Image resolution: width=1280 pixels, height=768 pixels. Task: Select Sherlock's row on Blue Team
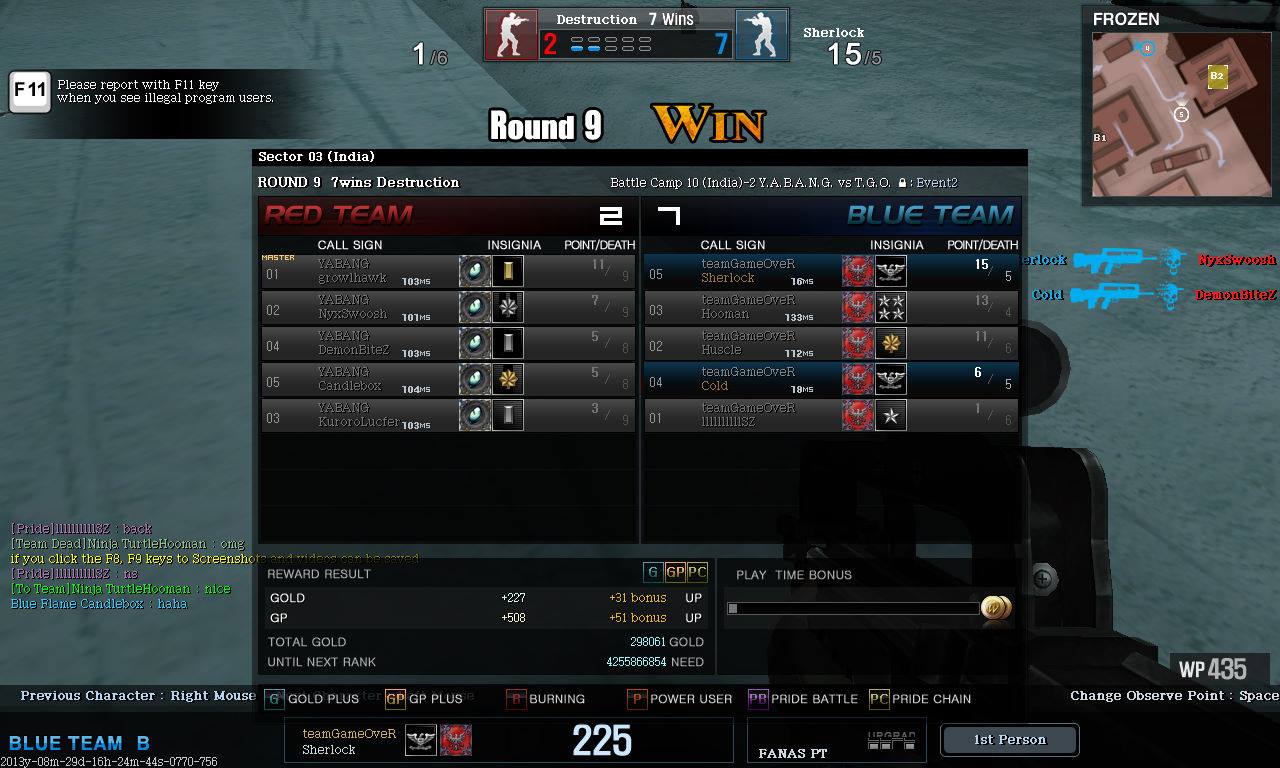(831, 271)
